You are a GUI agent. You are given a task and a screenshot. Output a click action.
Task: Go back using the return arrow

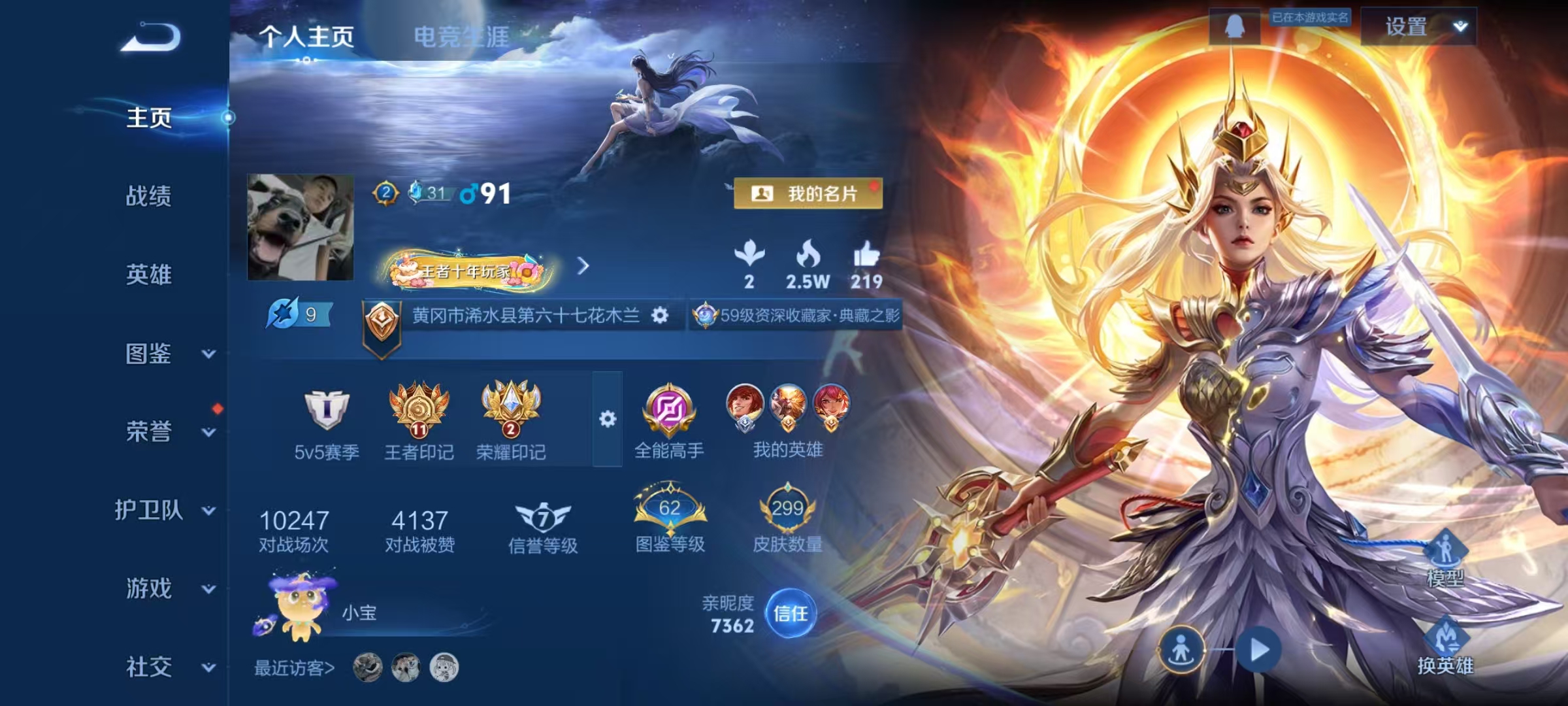click(x=151, y=37)
